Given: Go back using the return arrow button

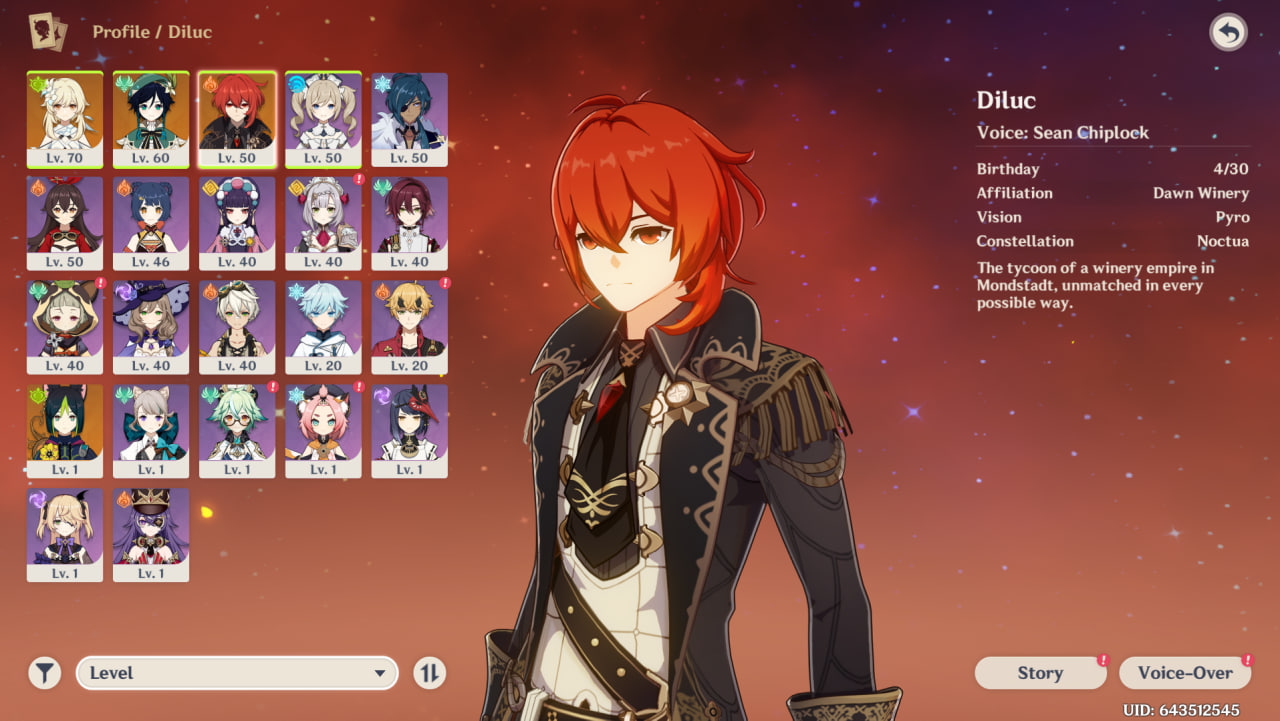Looking at the screenshot, I should point(1228,33).
